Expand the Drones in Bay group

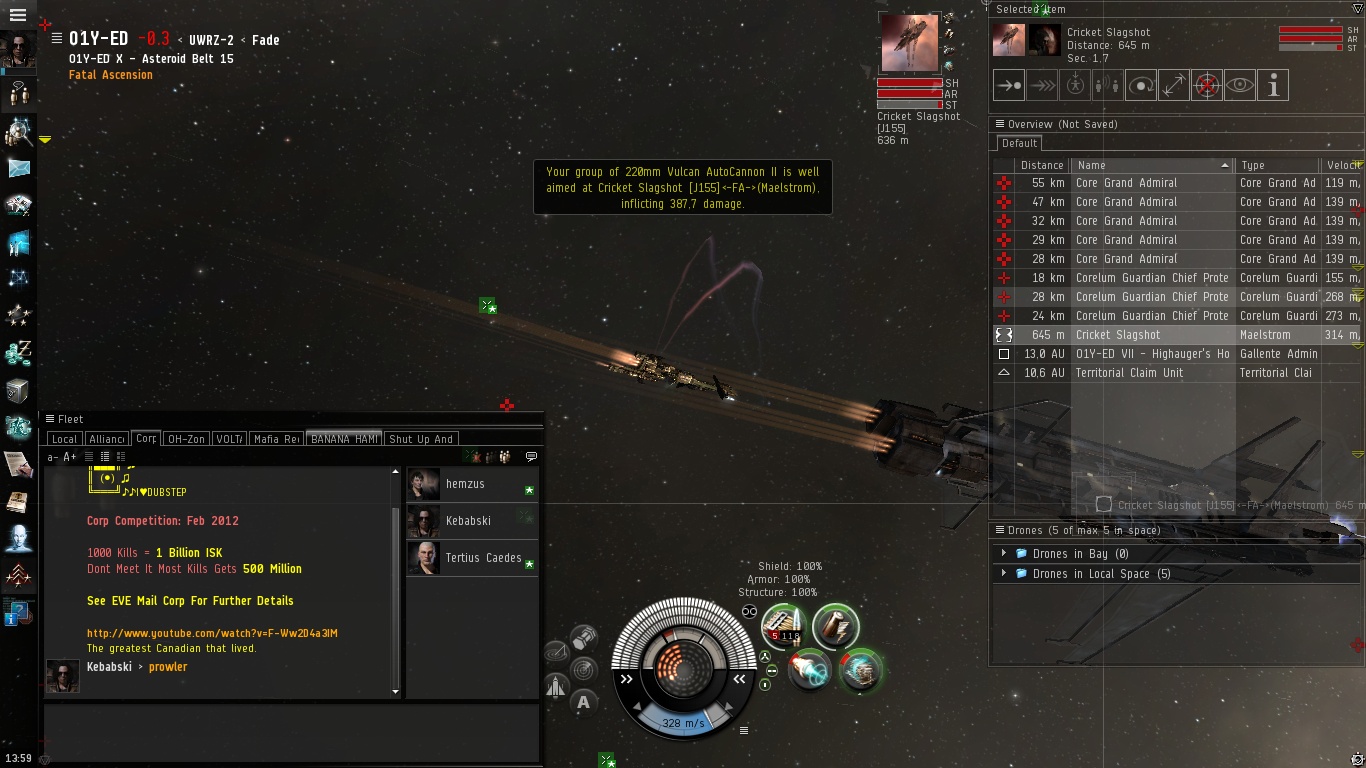(x=1004, y=554)
